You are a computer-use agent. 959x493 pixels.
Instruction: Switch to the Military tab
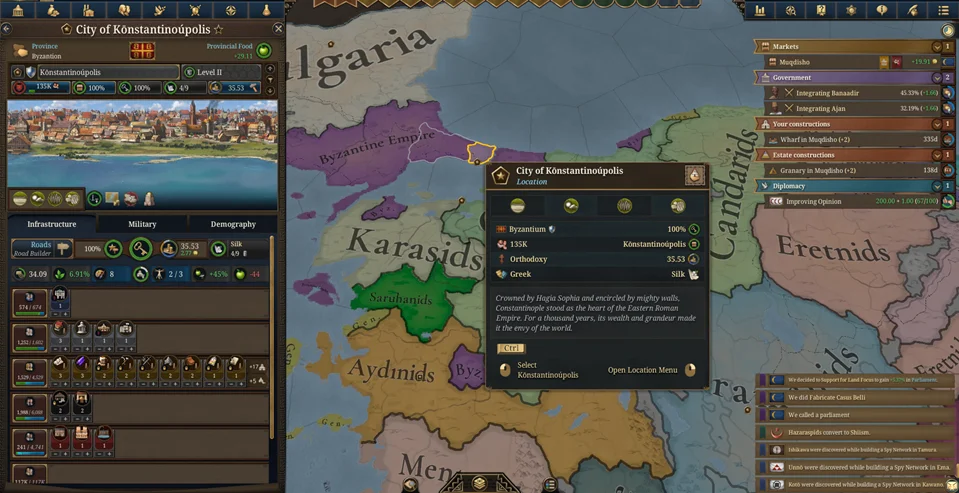[x=142, y=224]
